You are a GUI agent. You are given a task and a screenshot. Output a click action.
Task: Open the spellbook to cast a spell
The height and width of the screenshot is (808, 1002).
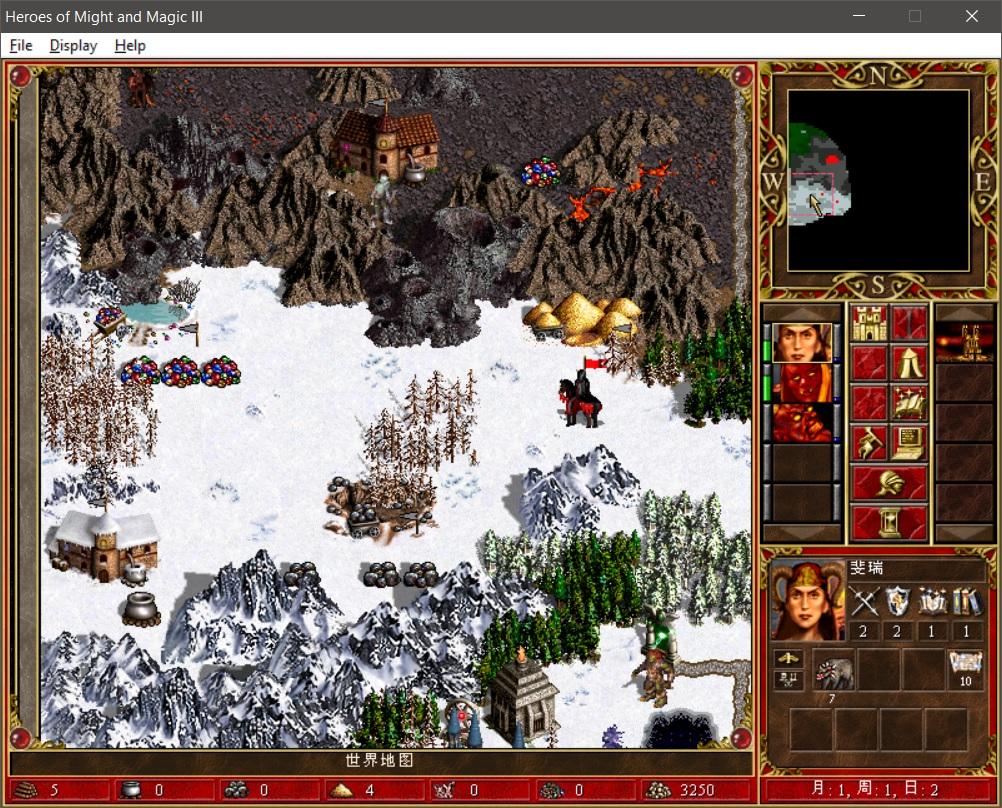(x=909, y=403)
